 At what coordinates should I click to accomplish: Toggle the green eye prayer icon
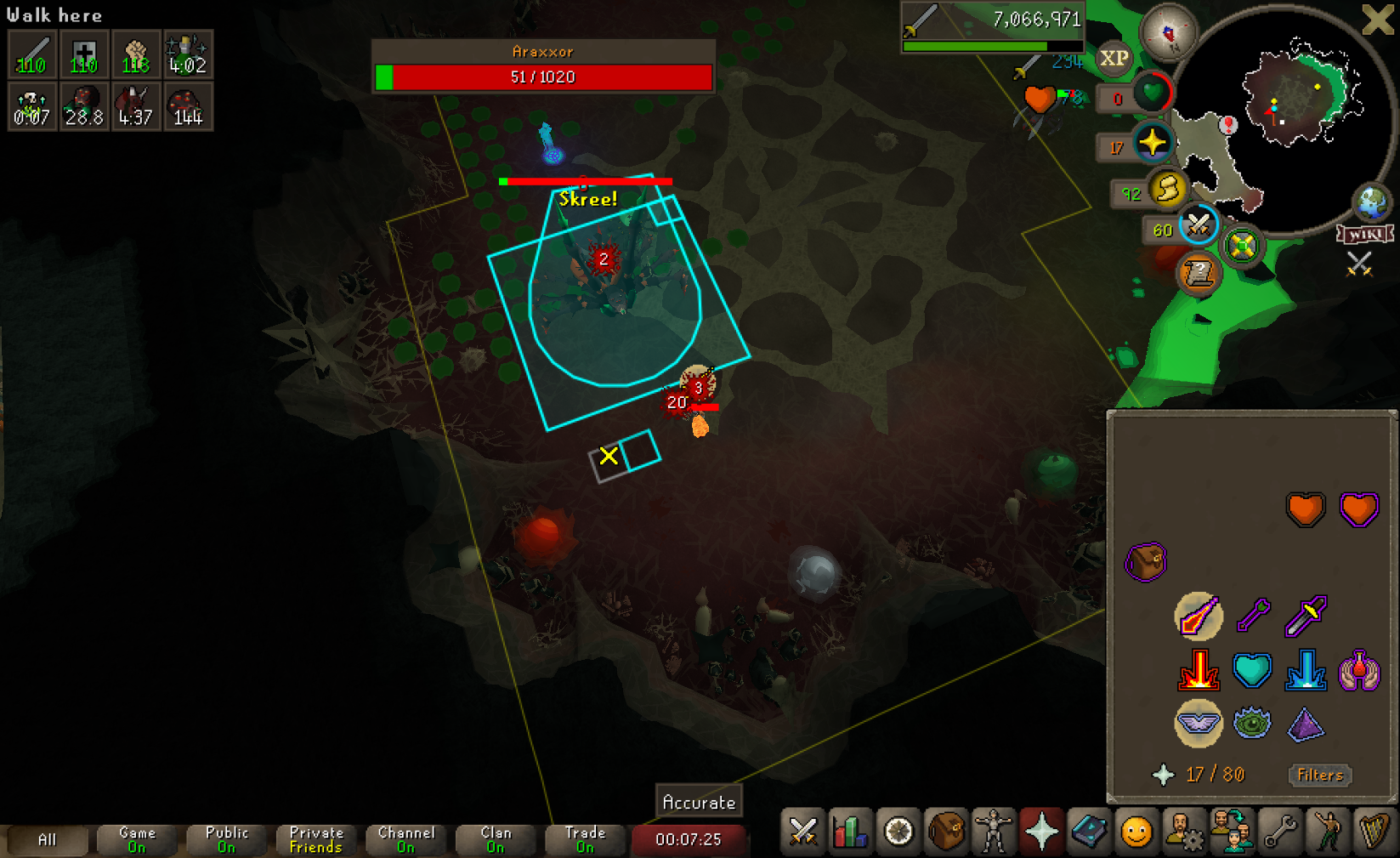pyautogui.click(x=1251, y=724)
